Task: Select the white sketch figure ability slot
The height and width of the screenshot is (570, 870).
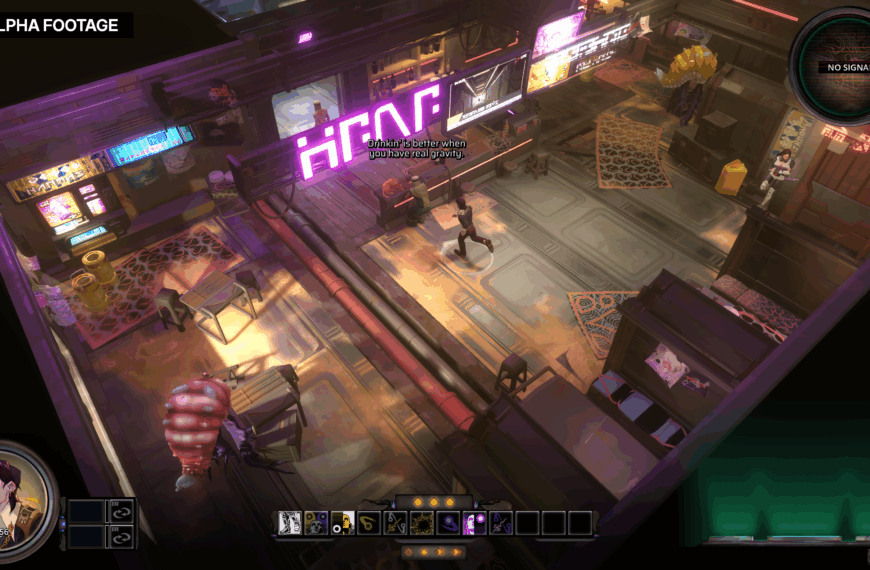Action: (x=291, y=522)
